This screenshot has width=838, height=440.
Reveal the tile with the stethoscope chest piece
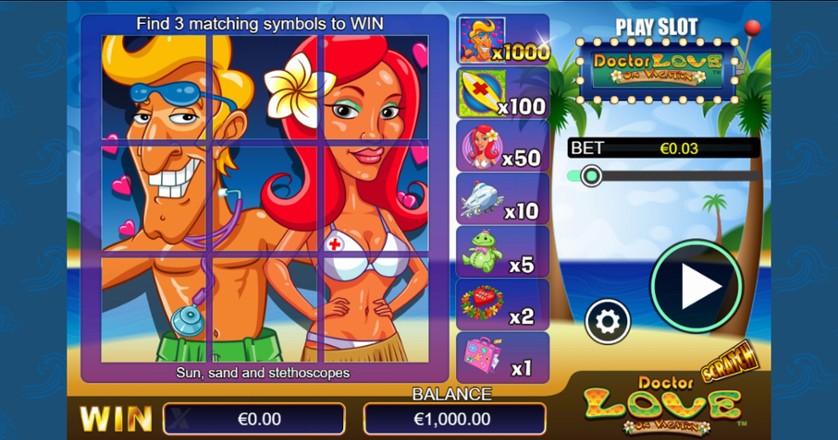155,308
